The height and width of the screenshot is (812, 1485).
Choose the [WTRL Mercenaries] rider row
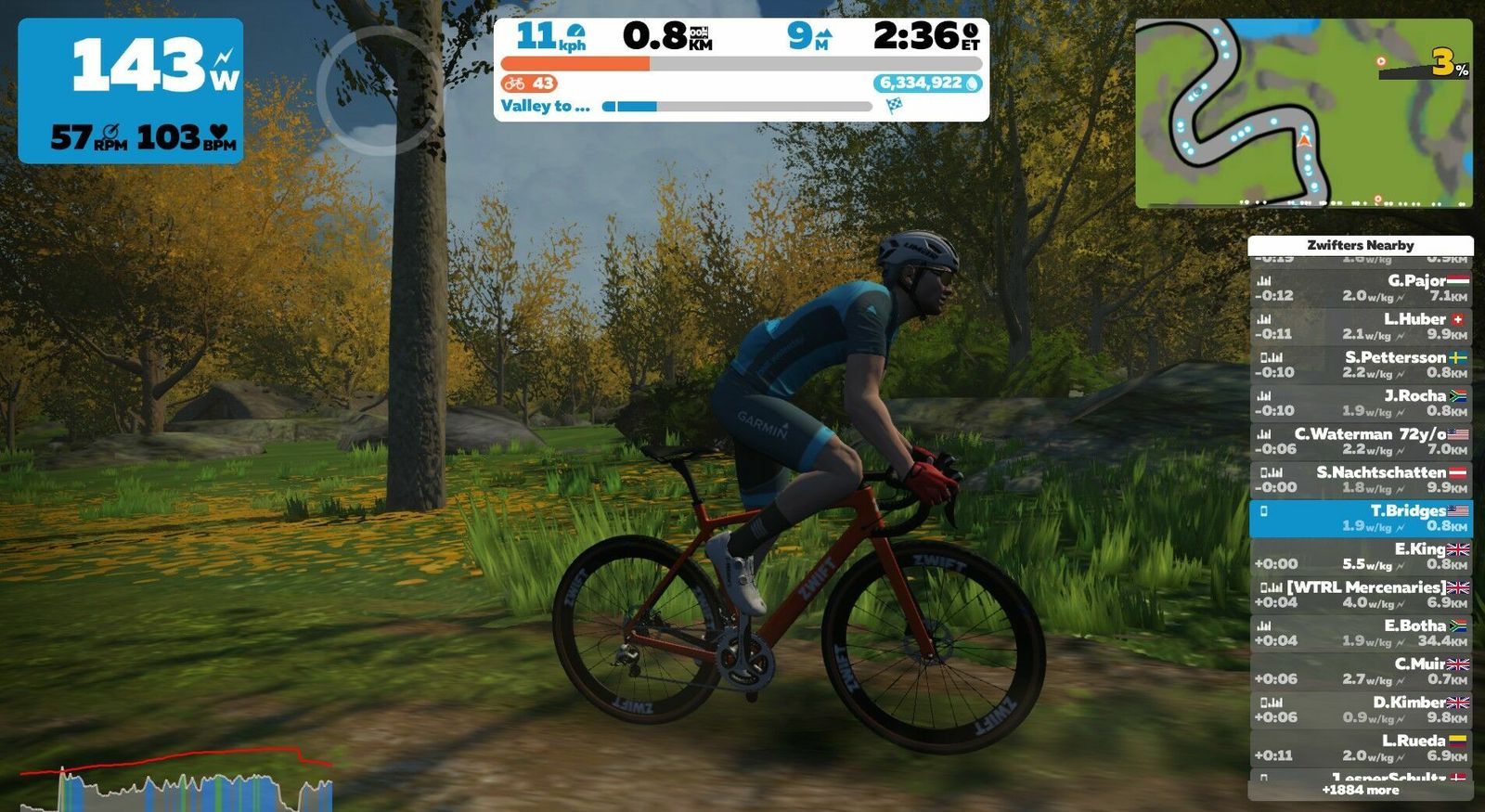1360,594
